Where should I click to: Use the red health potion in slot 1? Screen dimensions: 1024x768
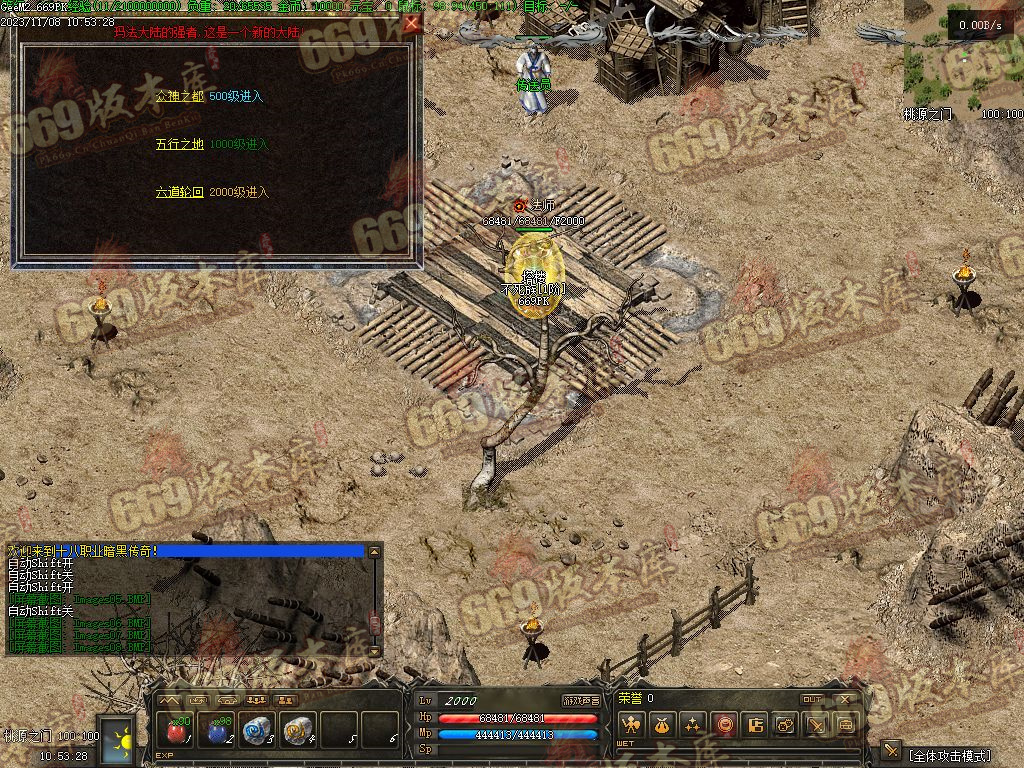click(x=178, y=730)
